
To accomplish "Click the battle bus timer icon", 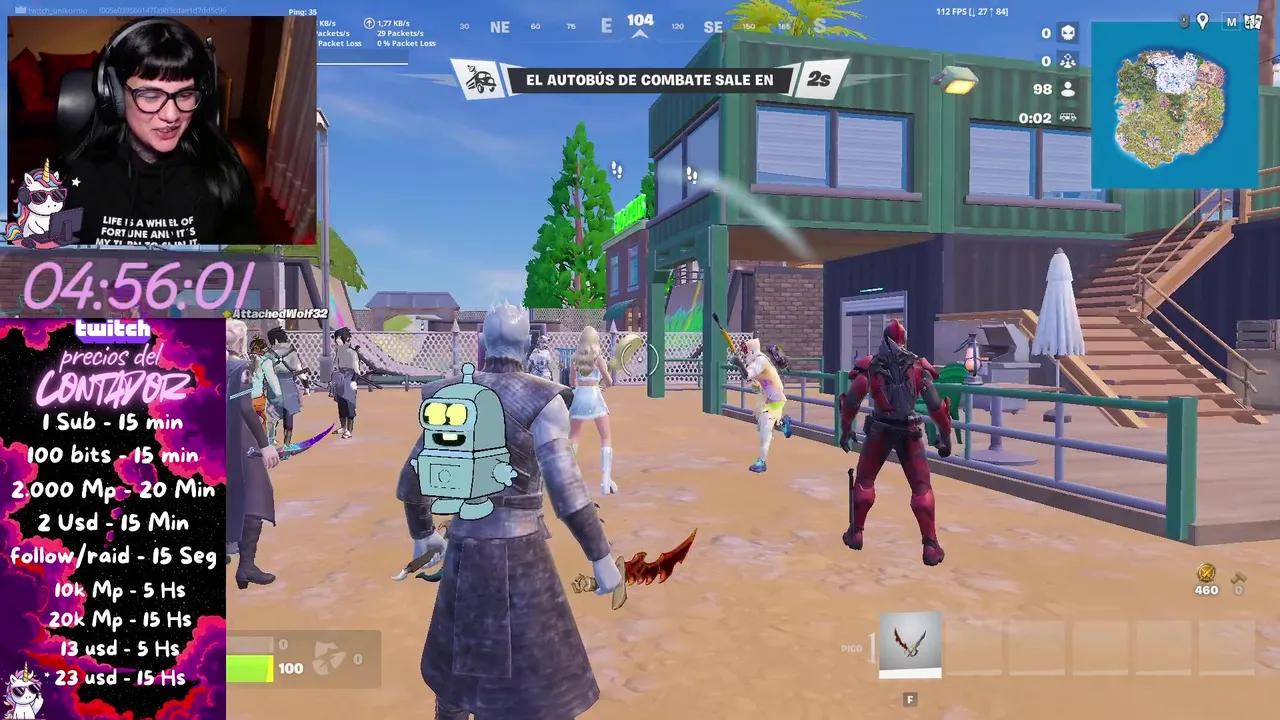I will click(1067, 117).
